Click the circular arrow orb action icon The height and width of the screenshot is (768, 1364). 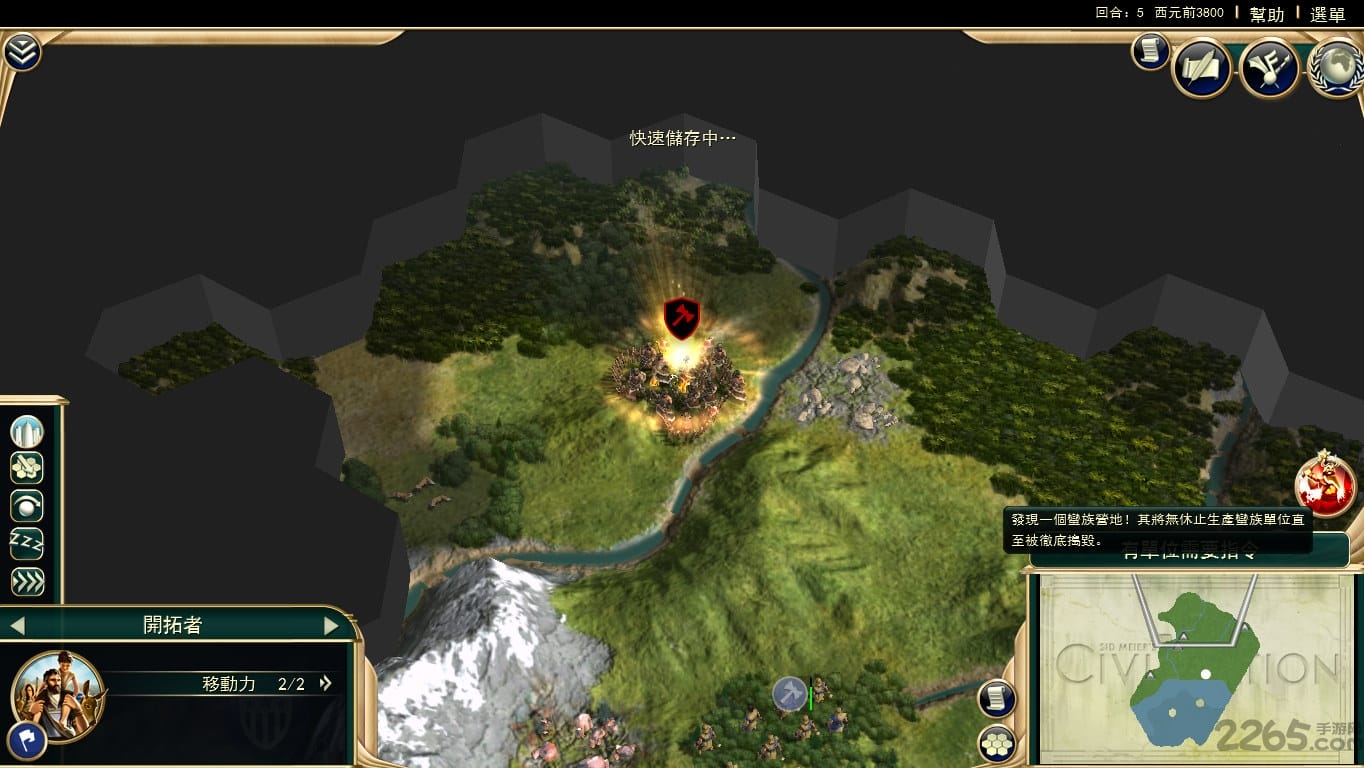(26, 506)
